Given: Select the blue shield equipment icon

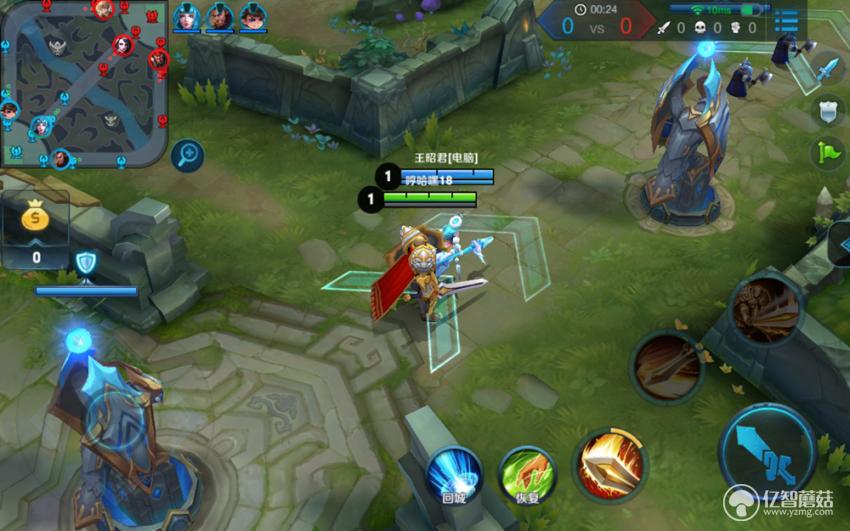Looking at the screenshot, I should point(86,262).
